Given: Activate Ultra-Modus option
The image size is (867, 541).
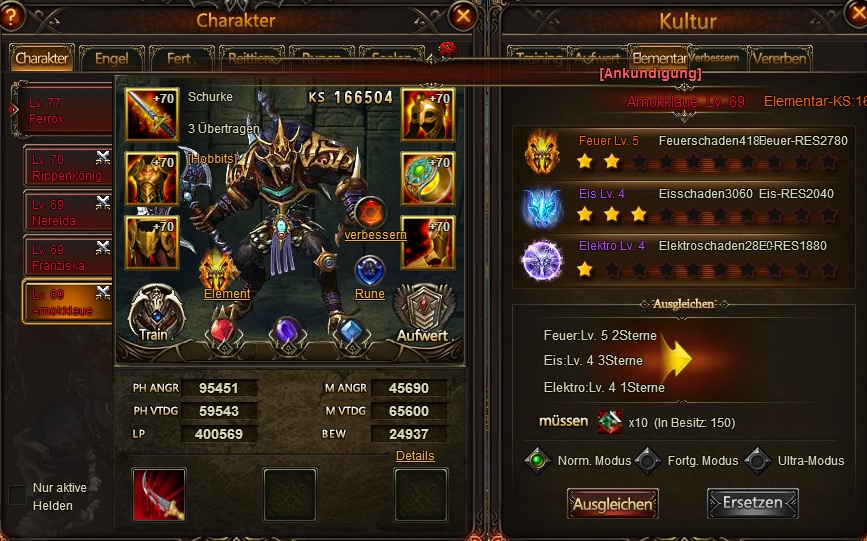Looking at the screenshot, I should 759,461.
